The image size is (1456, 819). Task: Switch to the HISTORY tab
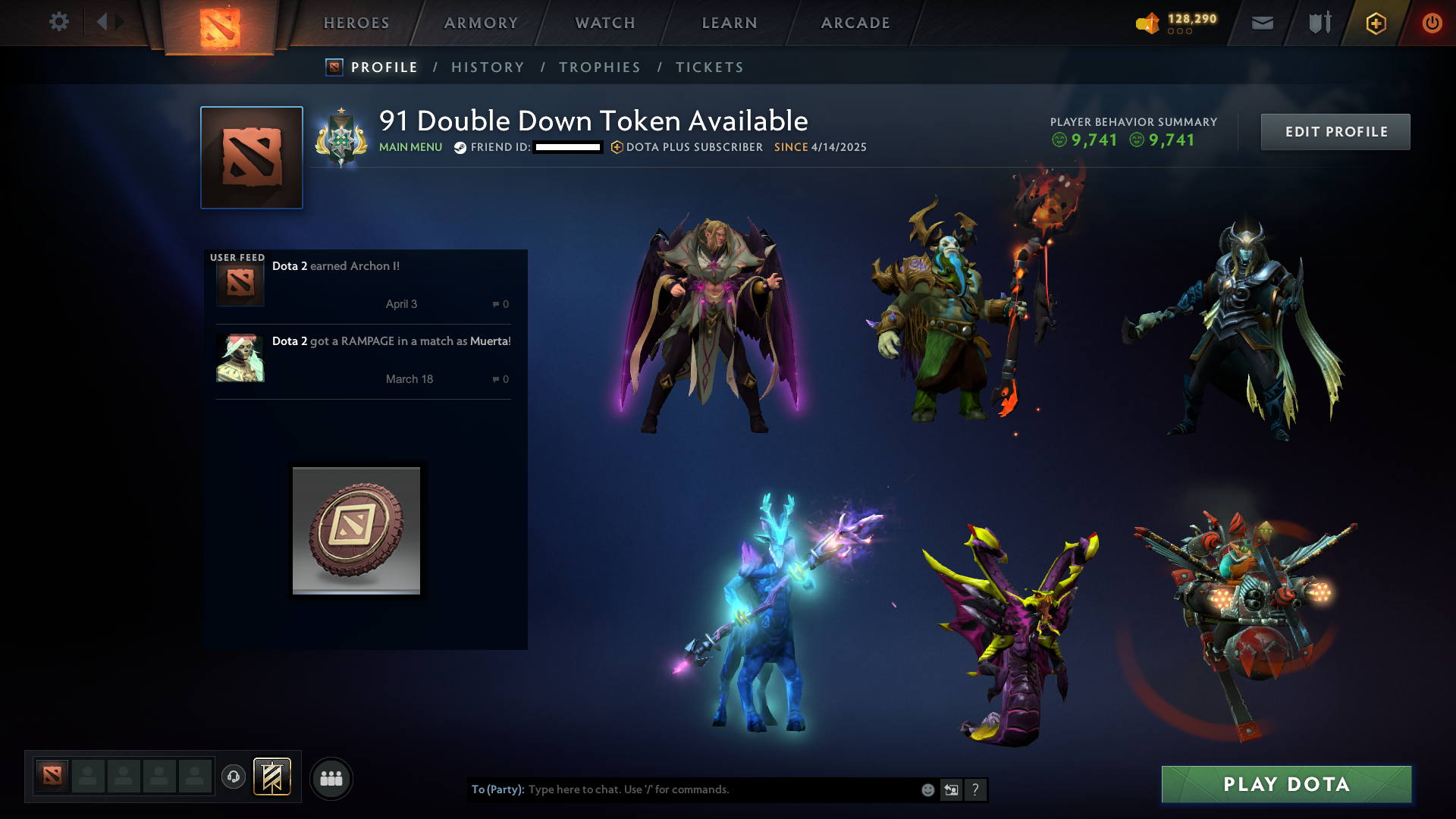(x=488, y=67)
